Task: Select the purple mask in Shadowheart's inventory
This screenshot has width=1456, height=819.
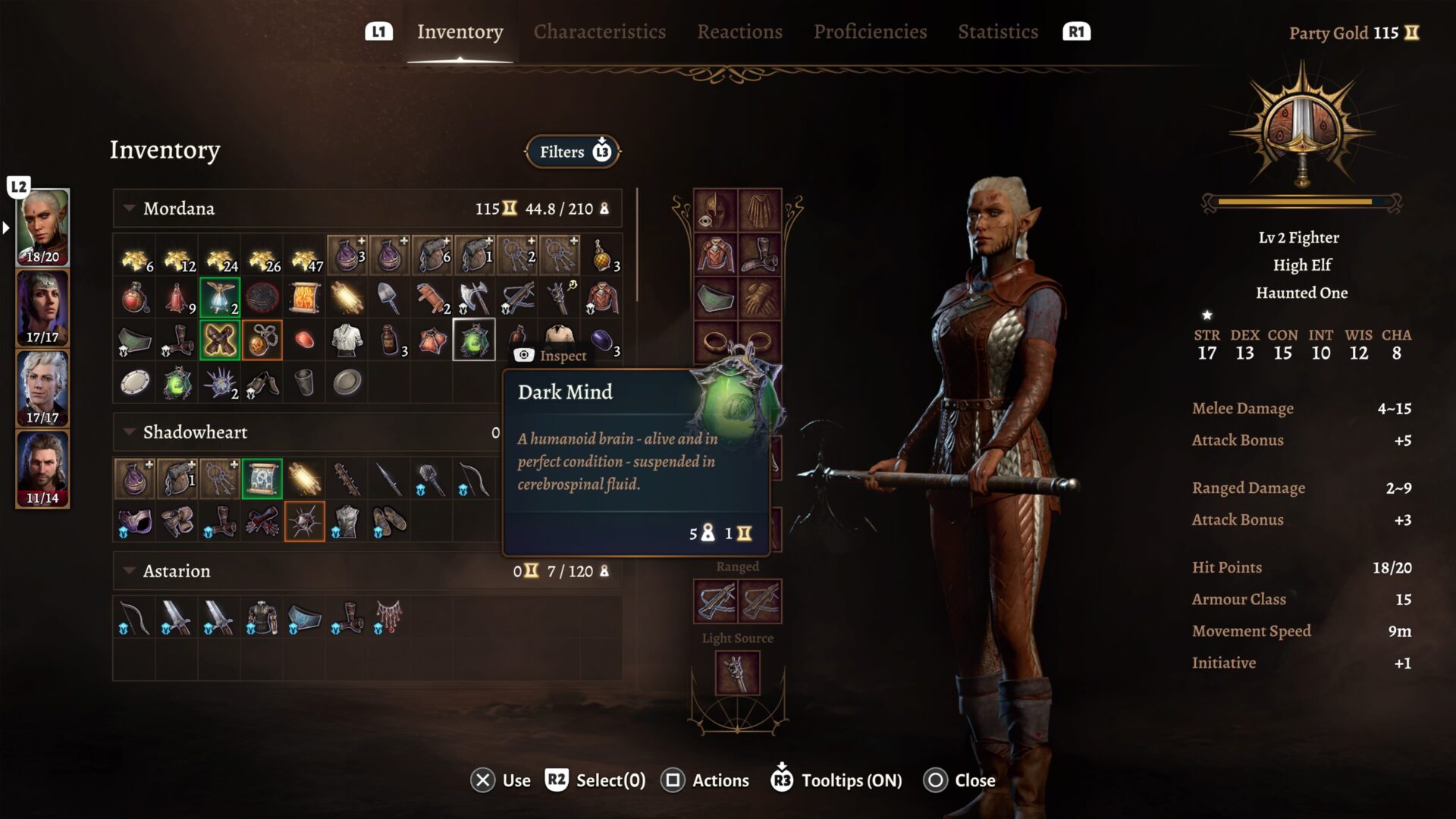Action: click(135, 522)
